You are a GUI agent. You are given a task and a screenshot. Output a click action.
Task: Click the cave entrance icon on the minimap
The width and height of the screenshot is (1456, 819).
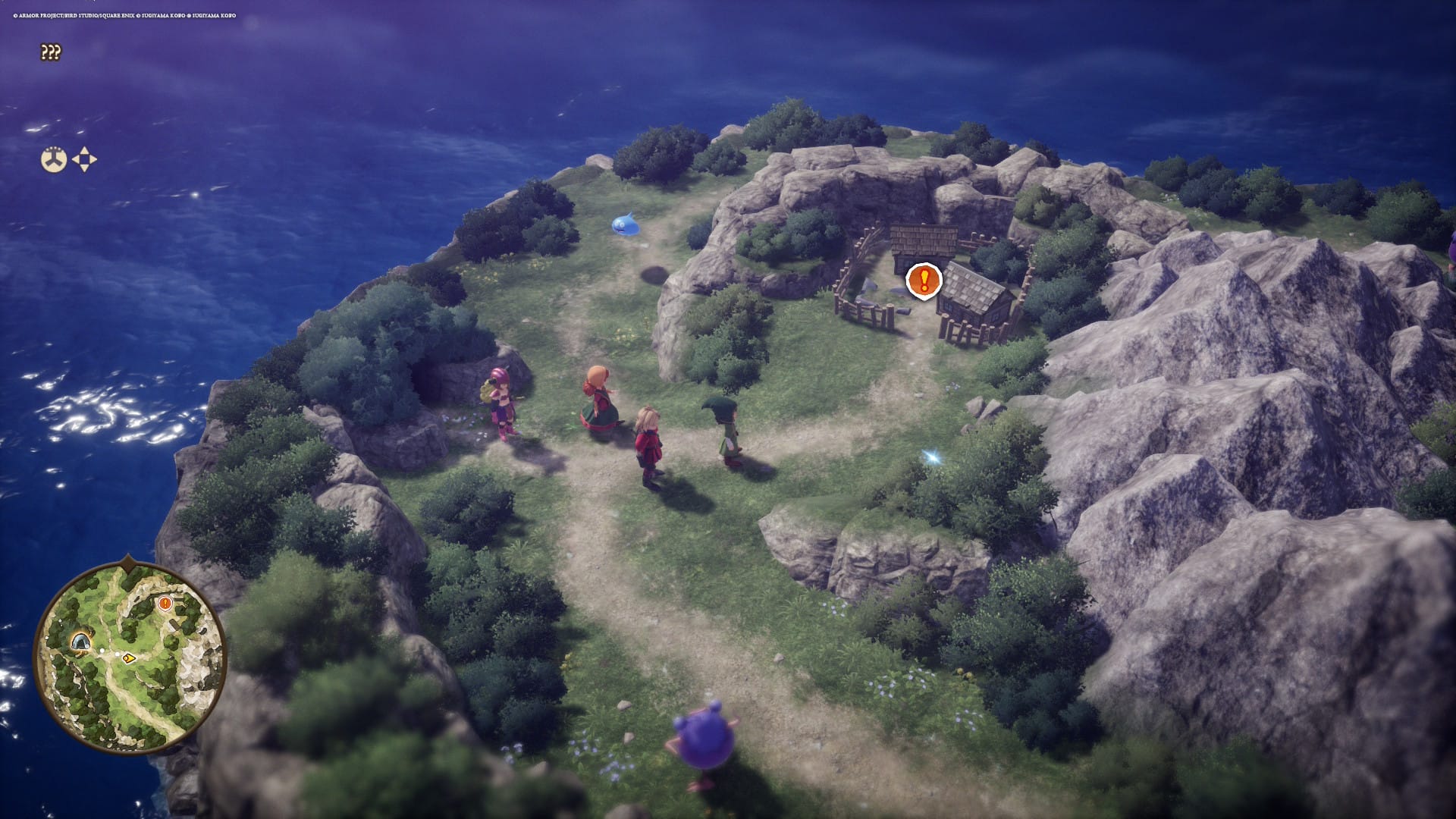pos(80,643)
